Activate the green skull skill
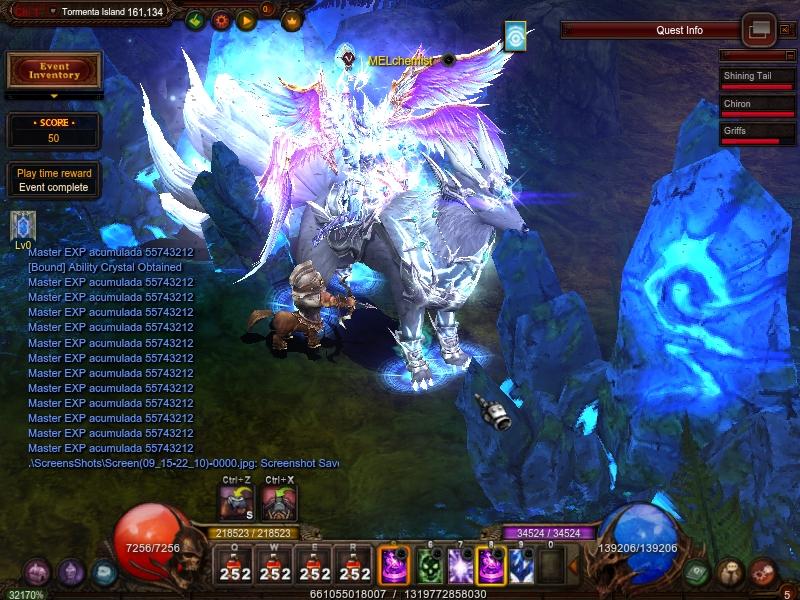 (429, 564)
